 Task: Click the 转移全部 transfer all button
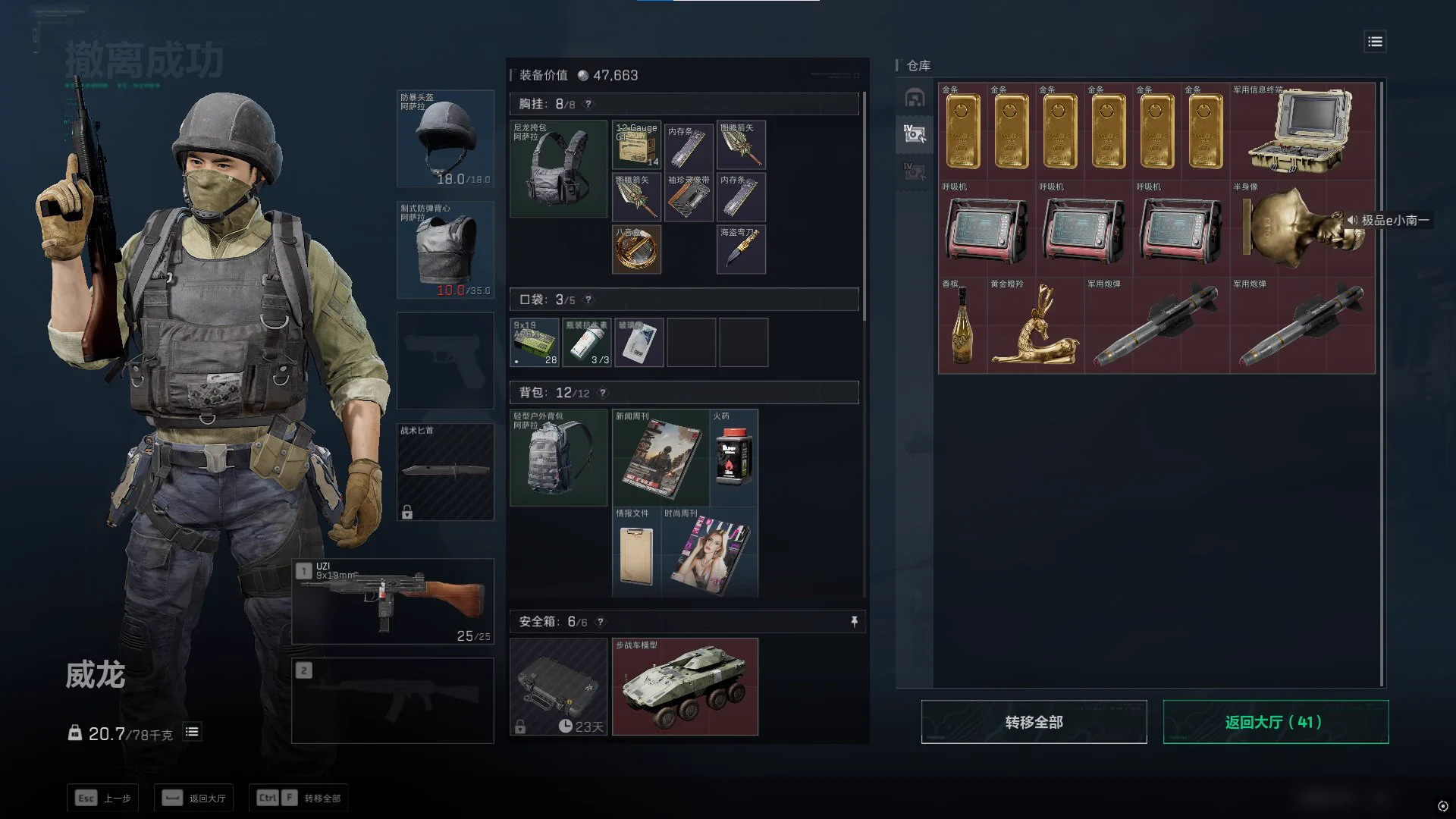click(1034, 722)
